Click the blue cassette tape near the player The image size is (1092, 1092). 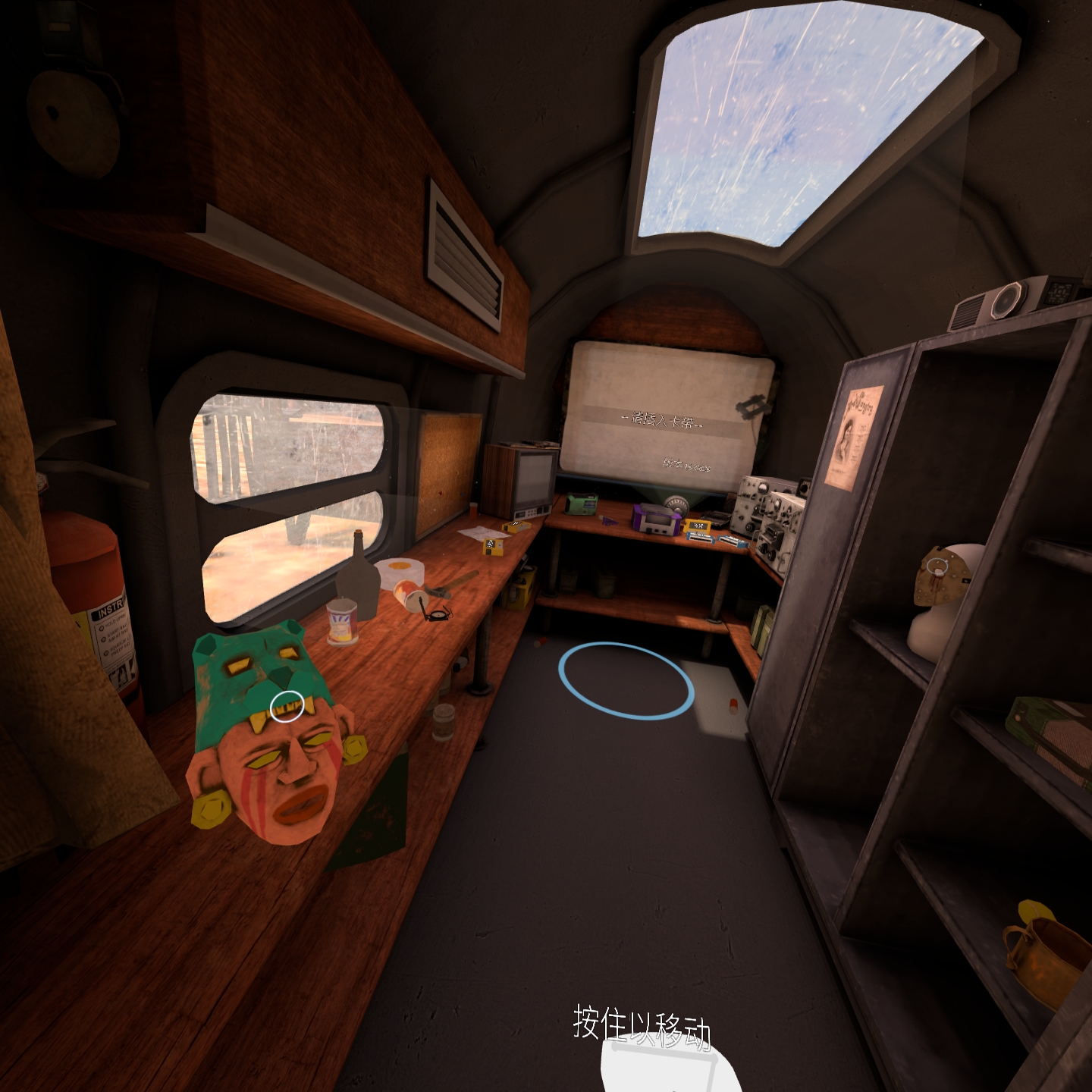click(x=699, y=538)
